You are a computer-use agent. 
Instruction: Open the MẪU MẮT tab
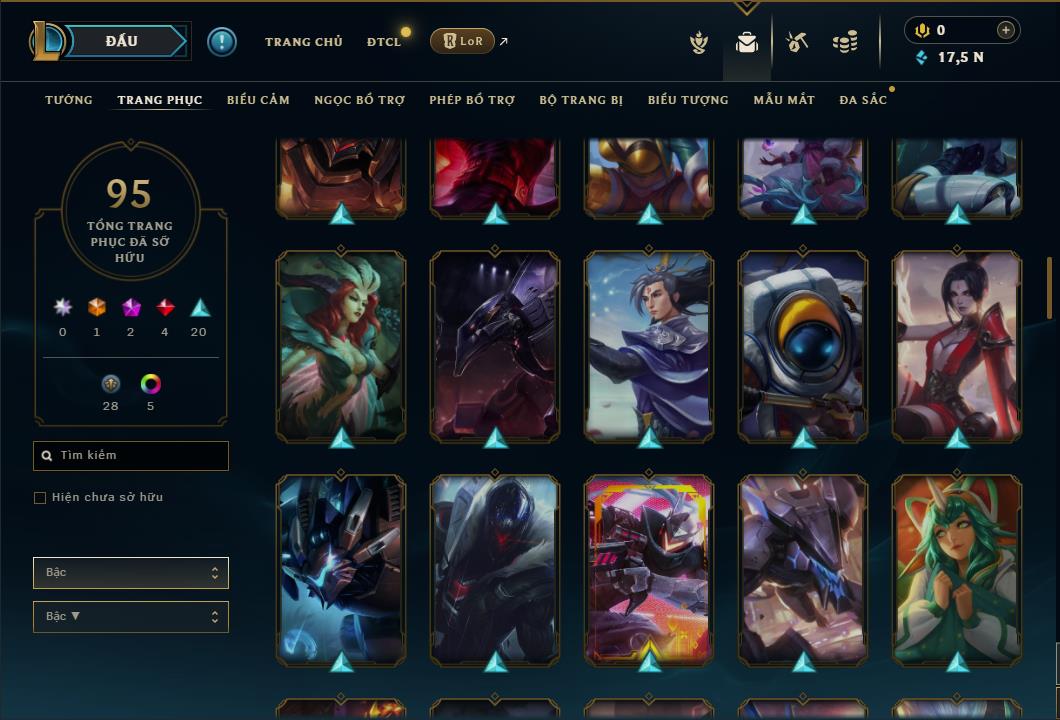tap(784, 100)
